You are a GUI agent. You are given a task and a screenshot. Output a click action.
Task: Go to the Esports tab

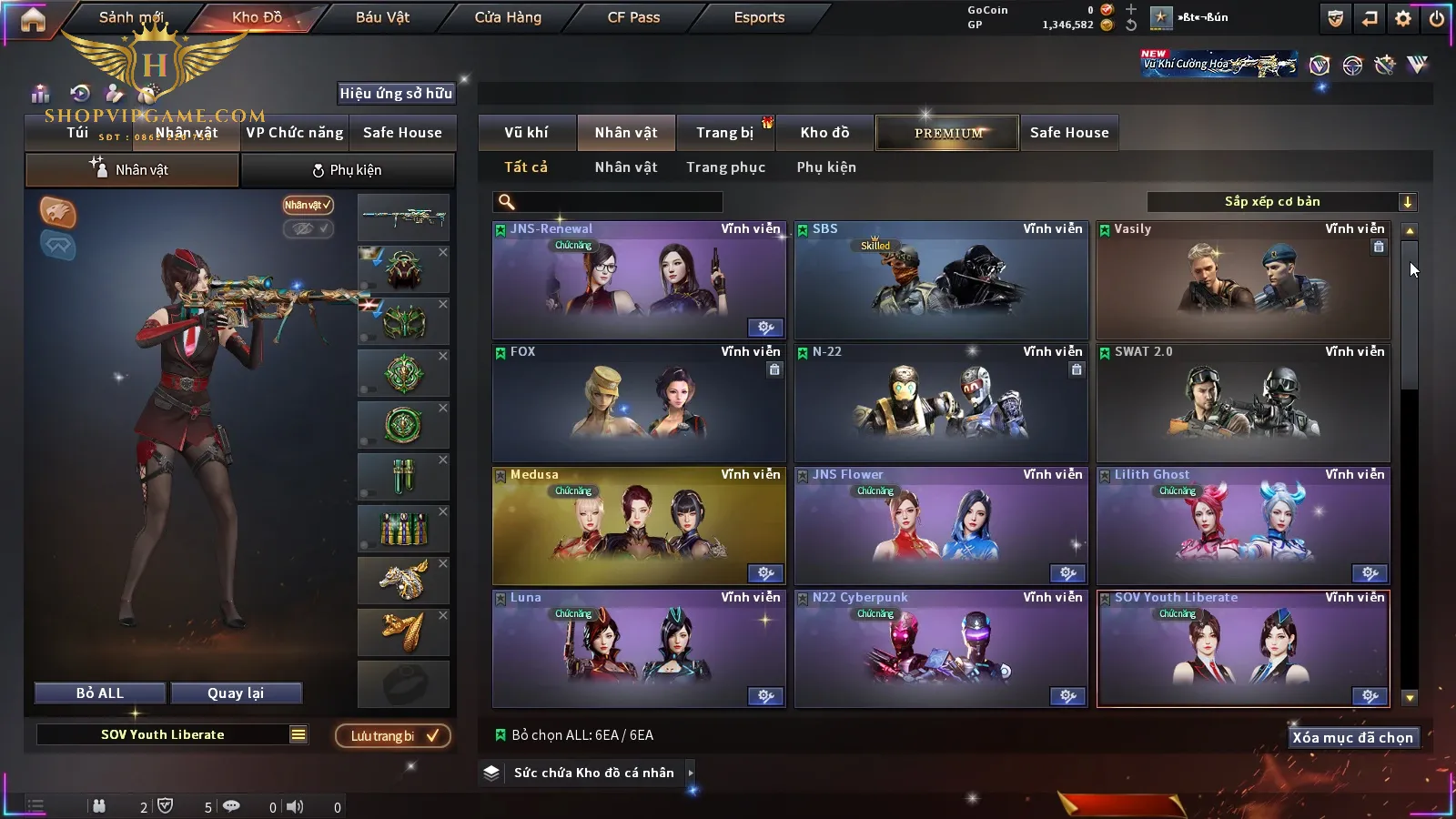759,17
